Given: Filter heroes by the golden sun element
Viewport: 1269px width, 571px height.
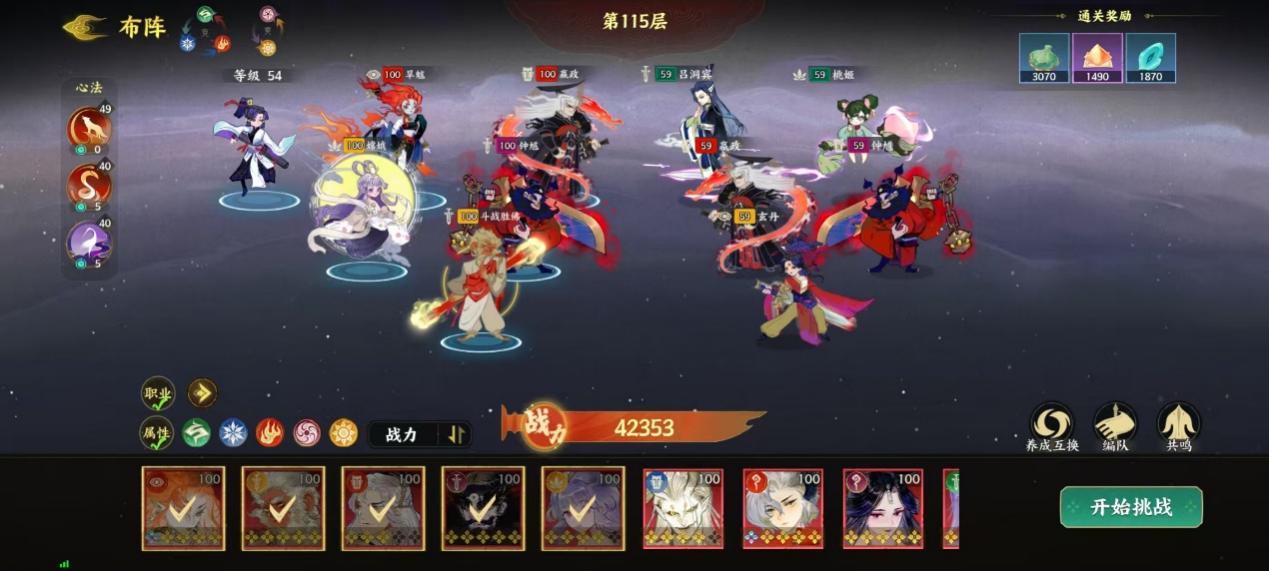Looking at the screenshot, I should (x=344, y=433).
